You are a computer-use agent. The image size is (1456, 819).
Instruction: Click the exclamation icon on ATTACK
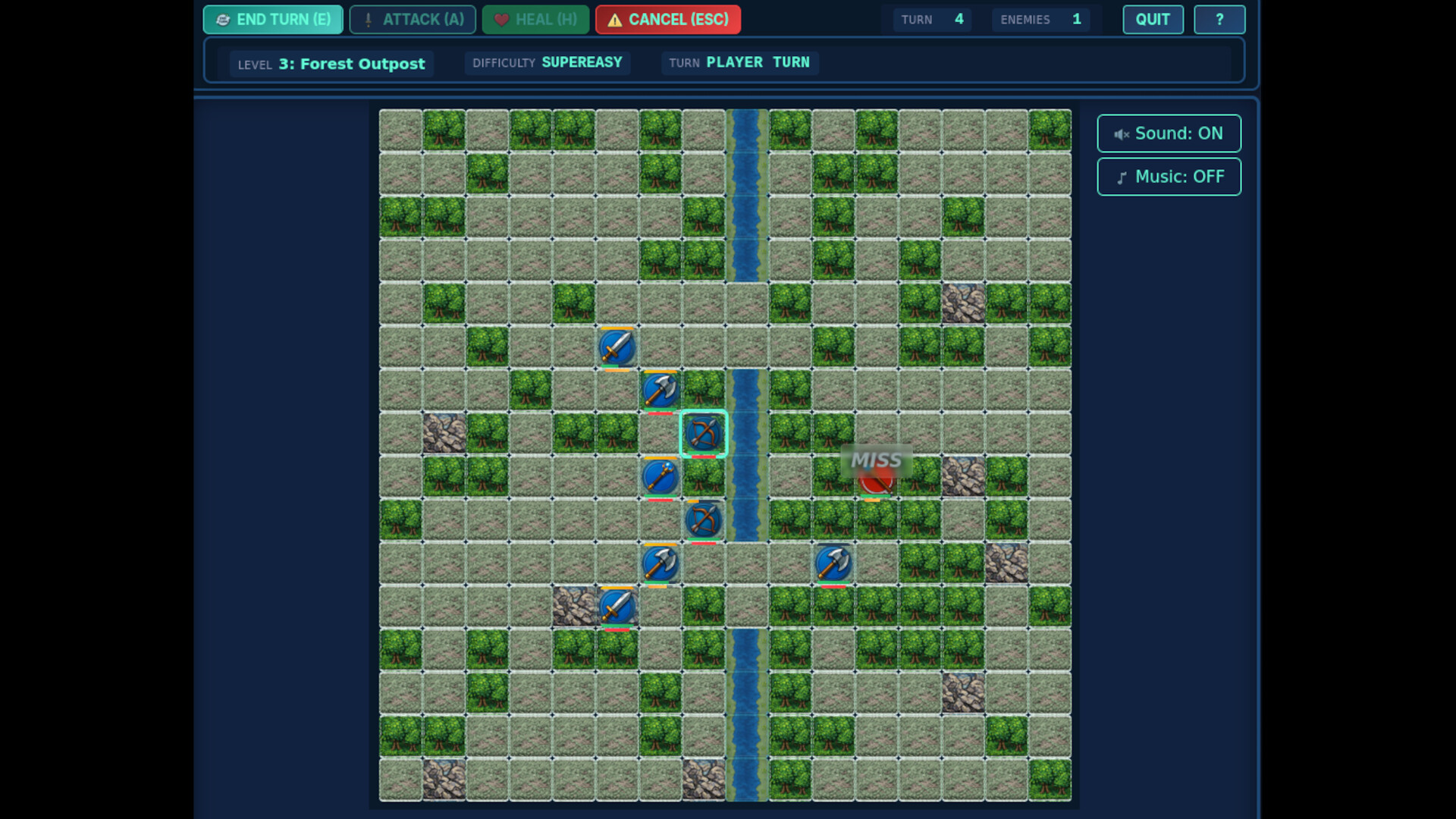[x=367, y=20]
